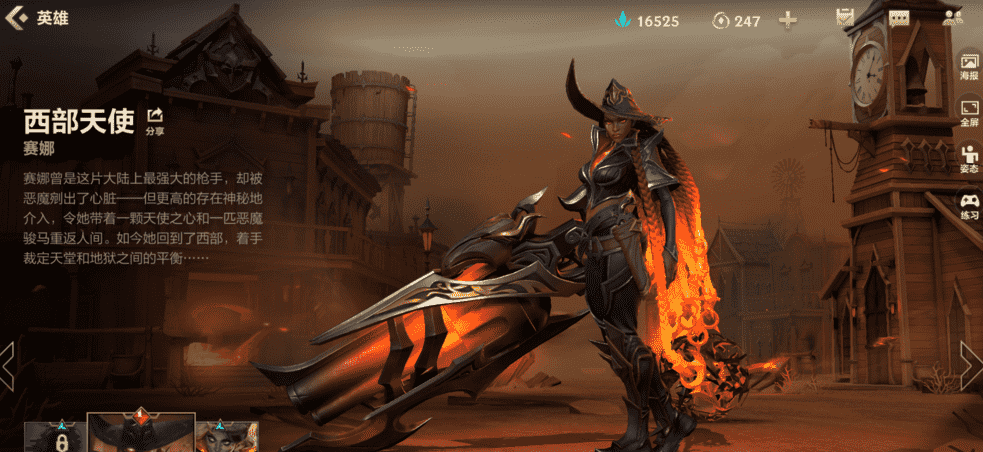Open the chat messages icon
Screen dimensions: 983x452
pos(898,18)
